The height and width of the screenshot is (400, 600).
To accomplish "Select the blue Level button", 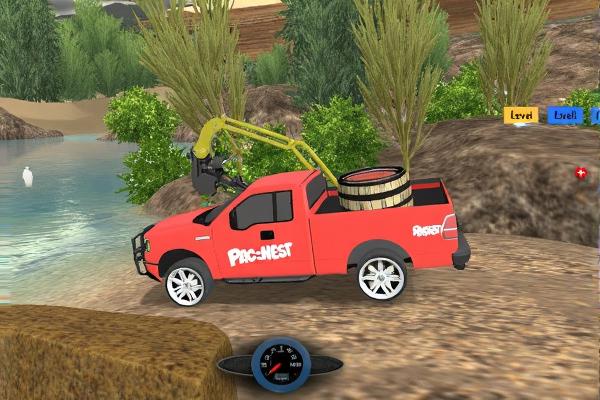I will (565, 115).
